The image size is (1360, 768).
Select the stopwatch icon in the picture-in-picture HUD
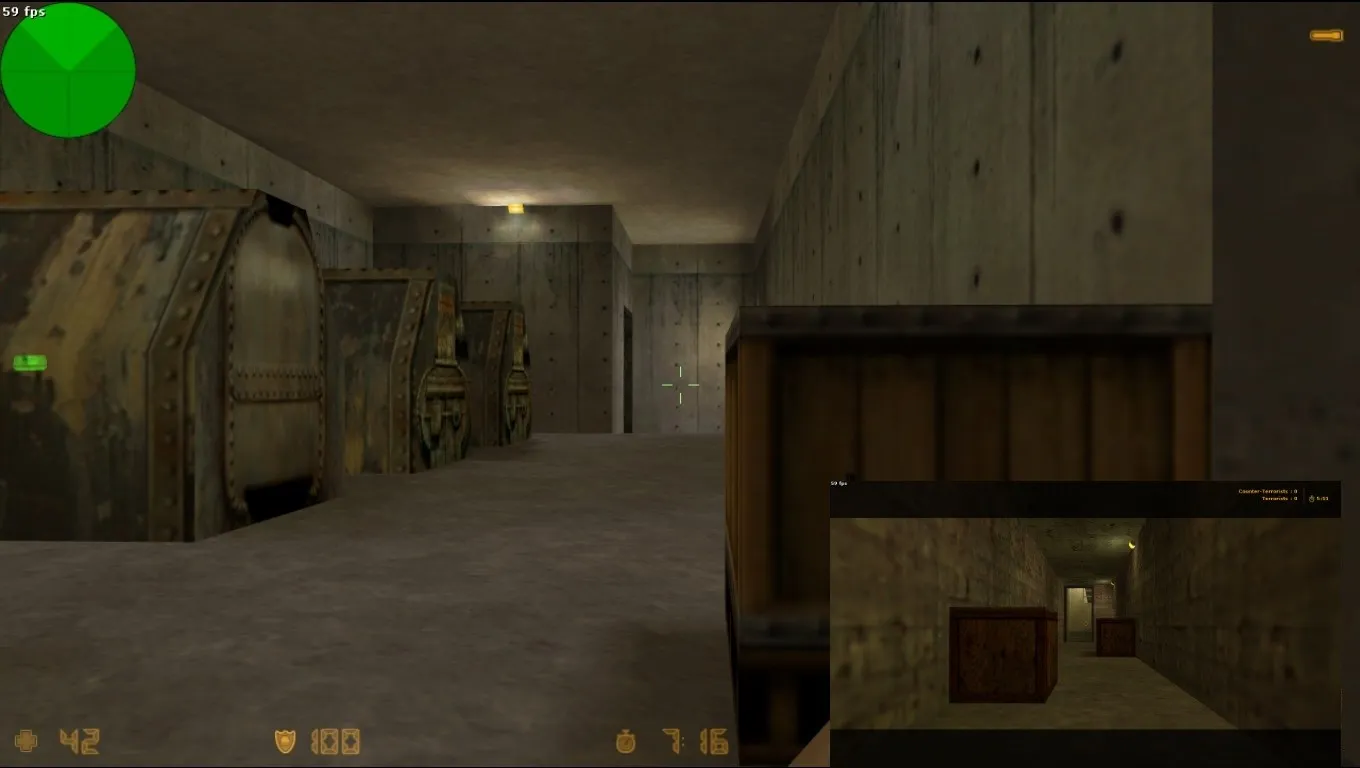[1309, 498]
